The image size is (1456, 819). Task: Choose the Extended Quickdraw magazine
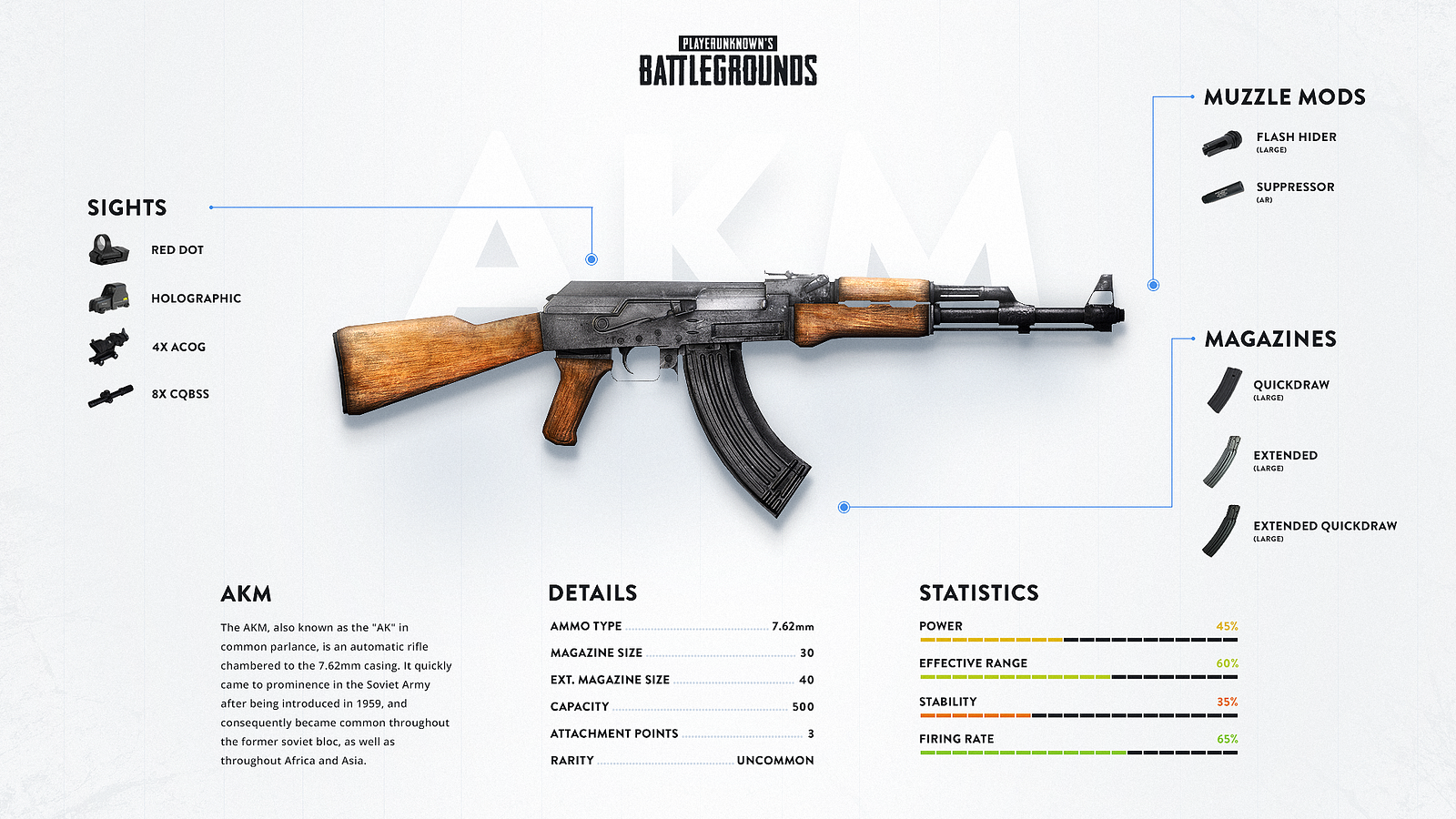(x=1221, y=531)
